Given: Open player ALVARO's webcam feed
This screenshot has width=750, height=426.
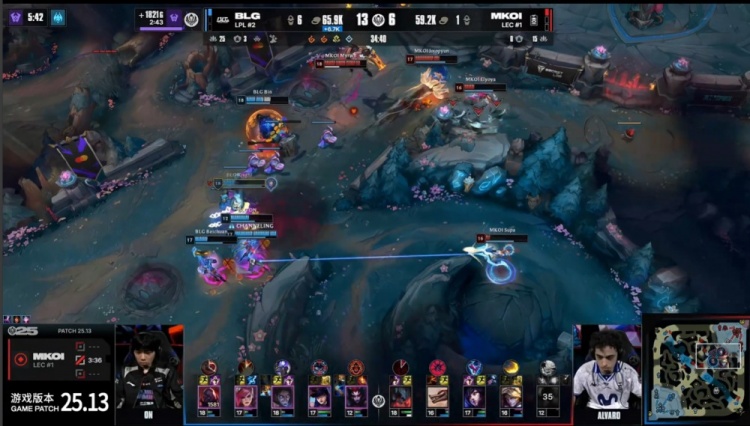Looking at the screenshot, I should tap(607, 372).
